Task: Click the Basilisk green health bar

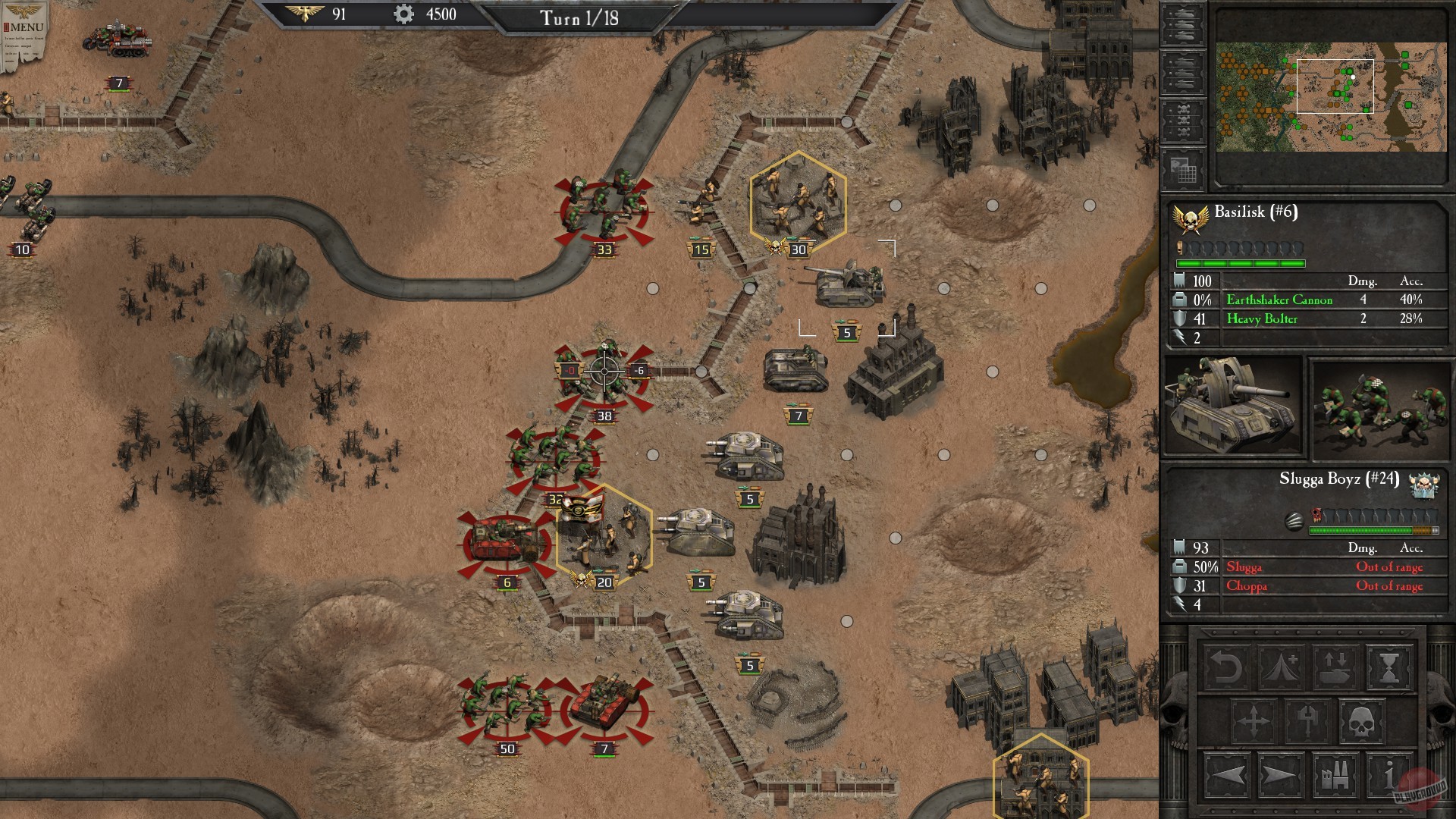Action: click(1240, 264)
